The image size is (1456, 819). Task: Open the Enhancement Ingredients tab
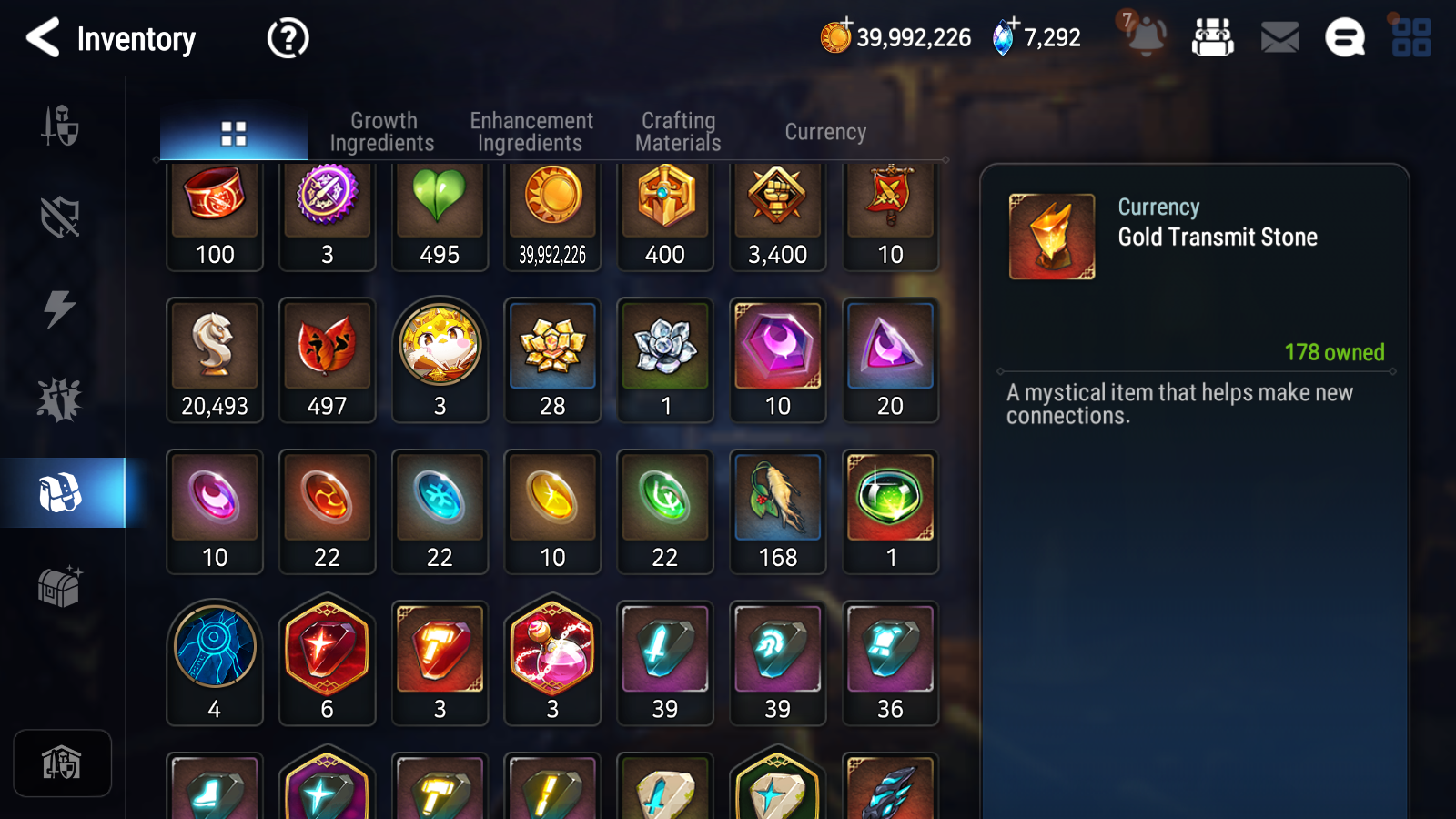point(531,133)
